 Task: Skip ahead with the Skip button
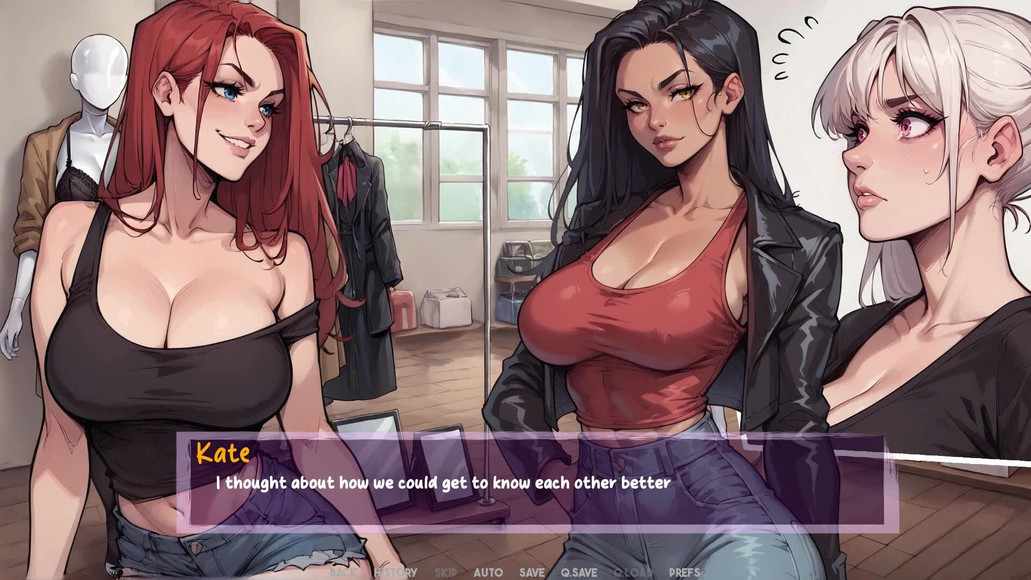(445, 572)
